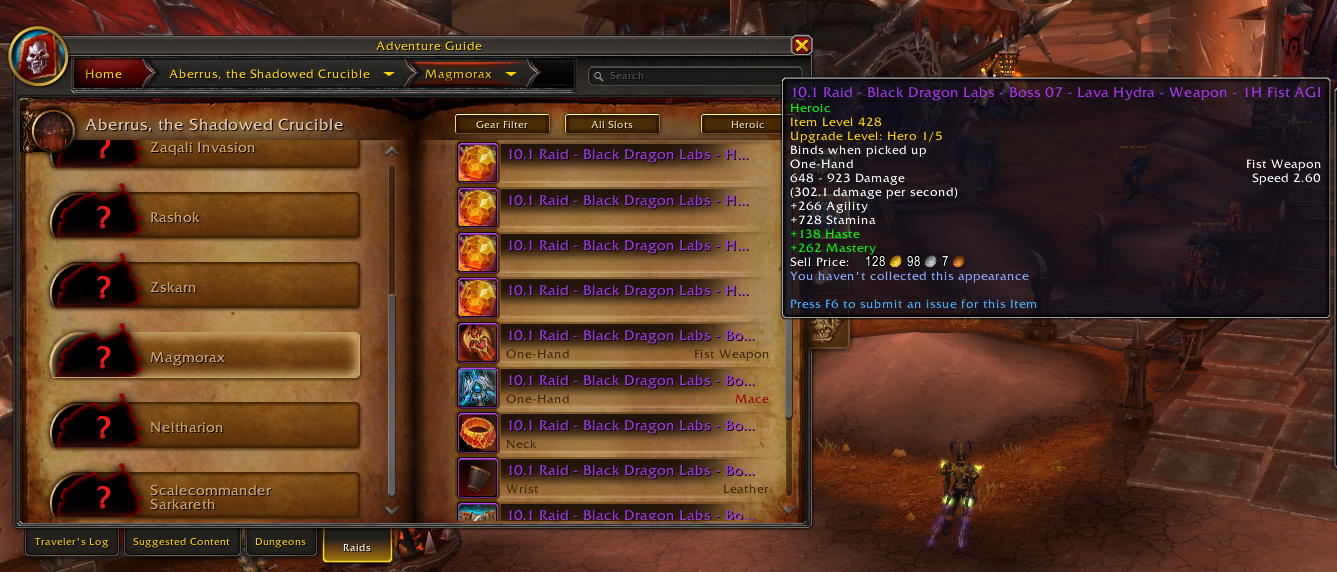The image size is (1337, 572).
Task: Select the Zskarn boss entry
Action: [205, 287]
